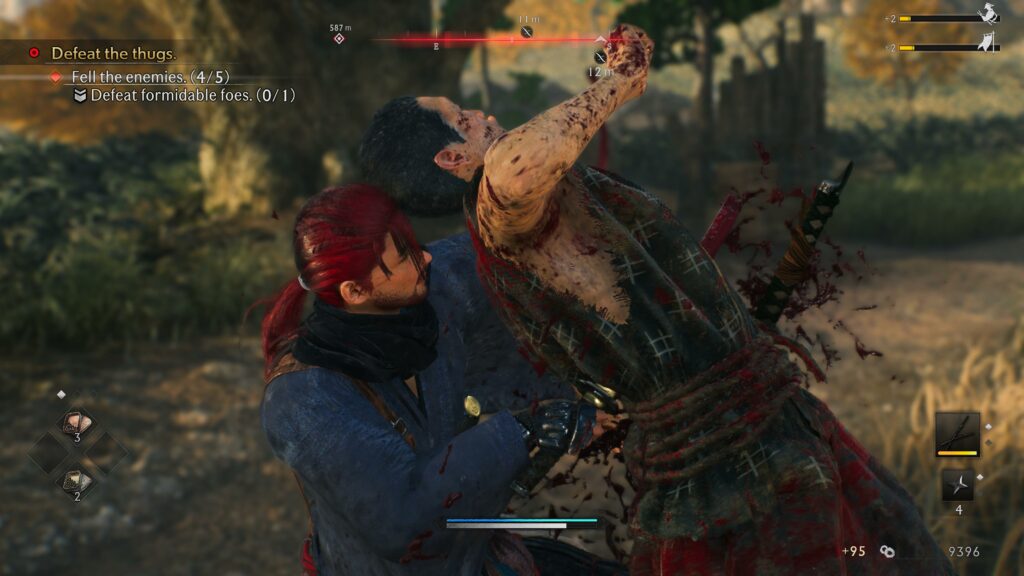Select the shuriken sub-weapon slot
This screenshot has height=576, width=1024.
coord(957,486)
